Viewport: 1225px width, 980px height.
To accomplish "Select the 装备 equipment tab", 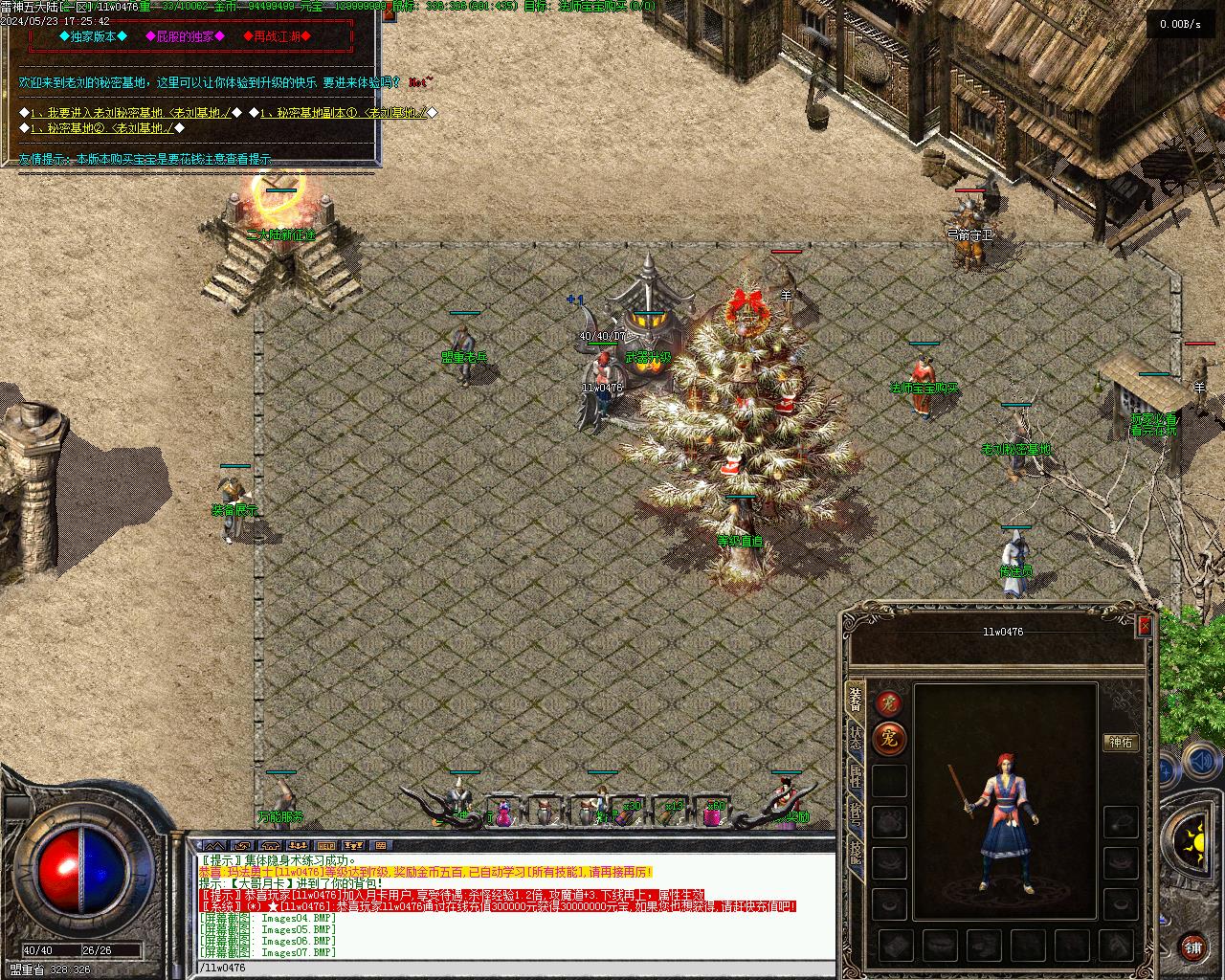I will (856, 701).
